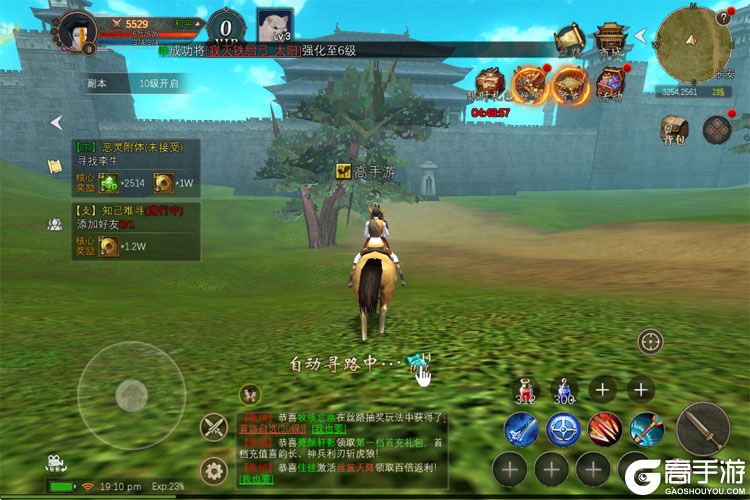Select the Lv3 pet portrait

274,25
